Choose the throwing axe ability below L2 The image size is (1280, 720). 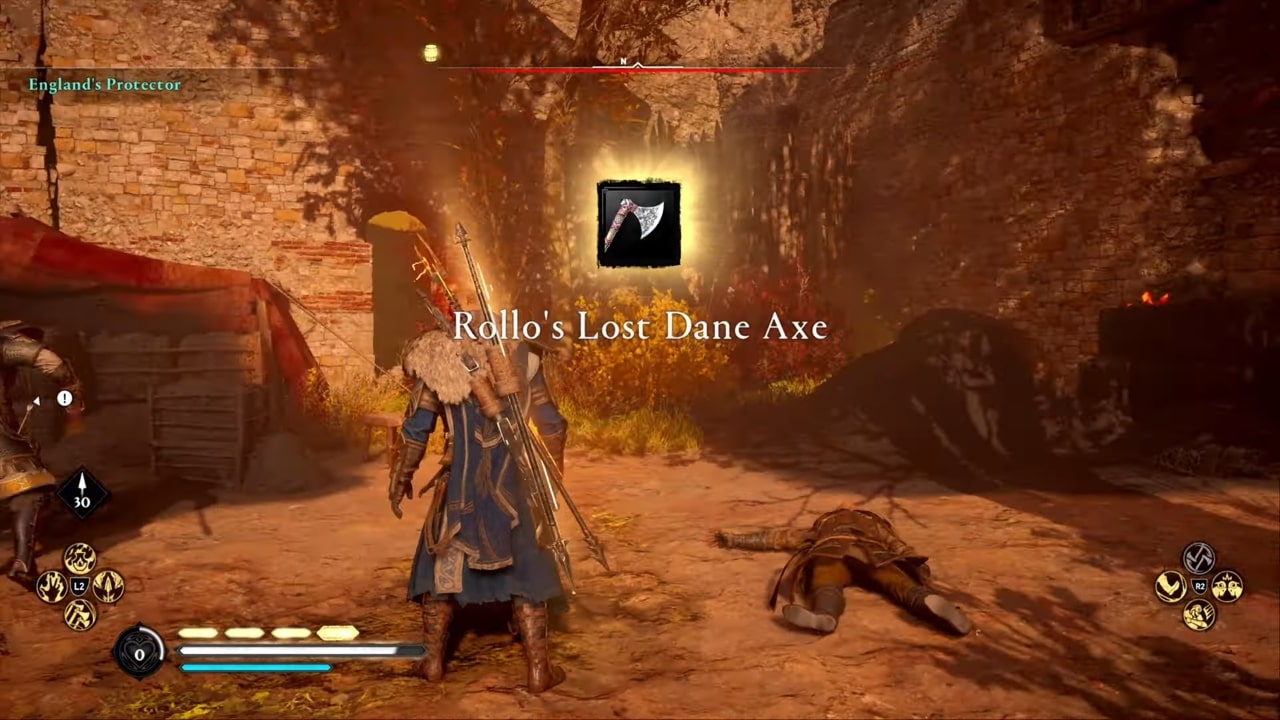pyautogui.click(x=80, y=614)
